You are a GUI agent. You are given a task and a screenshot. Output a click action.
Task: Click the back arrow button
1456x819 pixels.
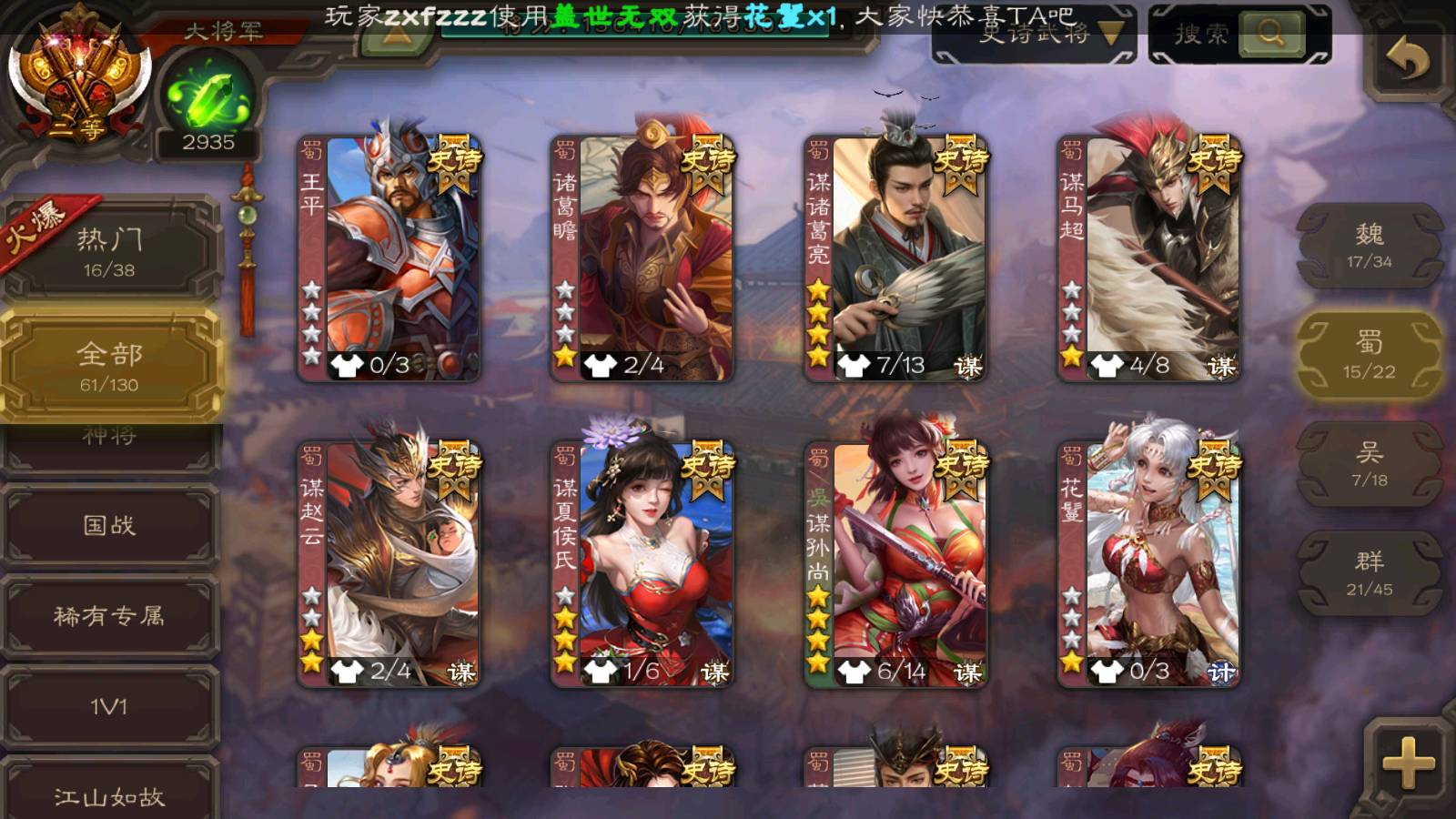tap(1407, 60)
